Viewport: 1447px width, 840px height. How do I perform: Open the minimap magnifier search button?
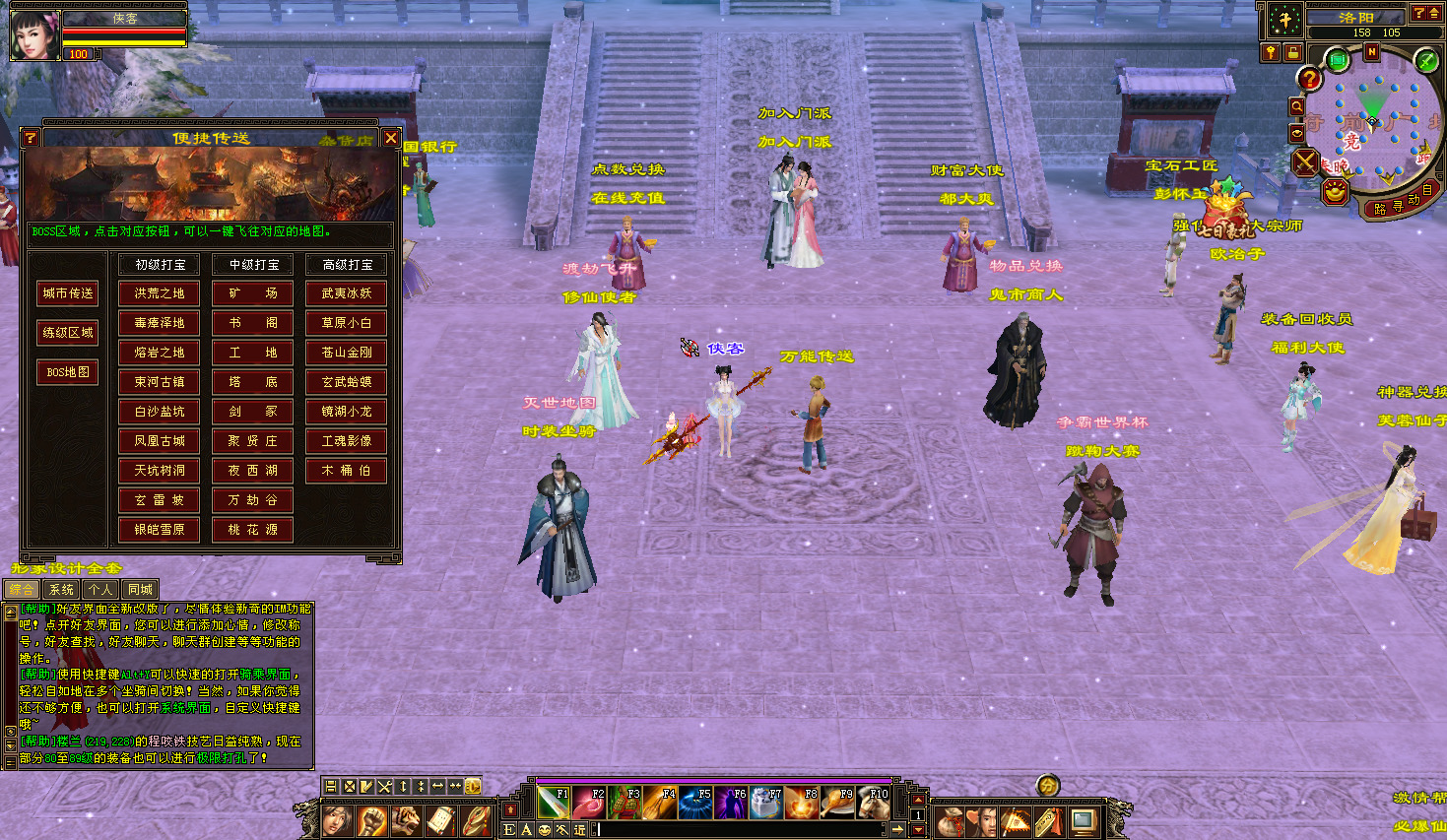[1297, 106]
